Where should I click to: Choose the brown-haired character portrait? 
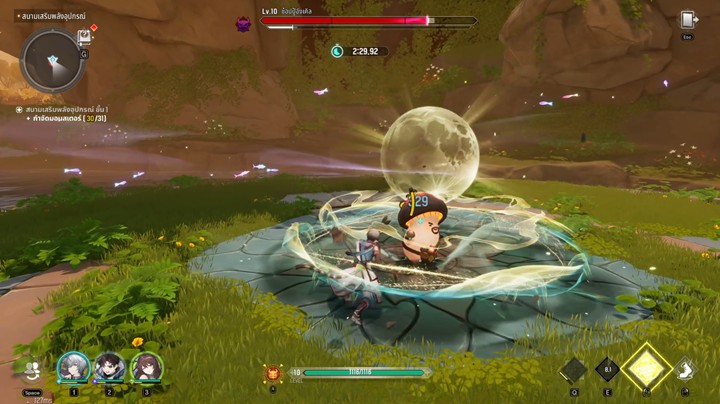click(146, 368)
